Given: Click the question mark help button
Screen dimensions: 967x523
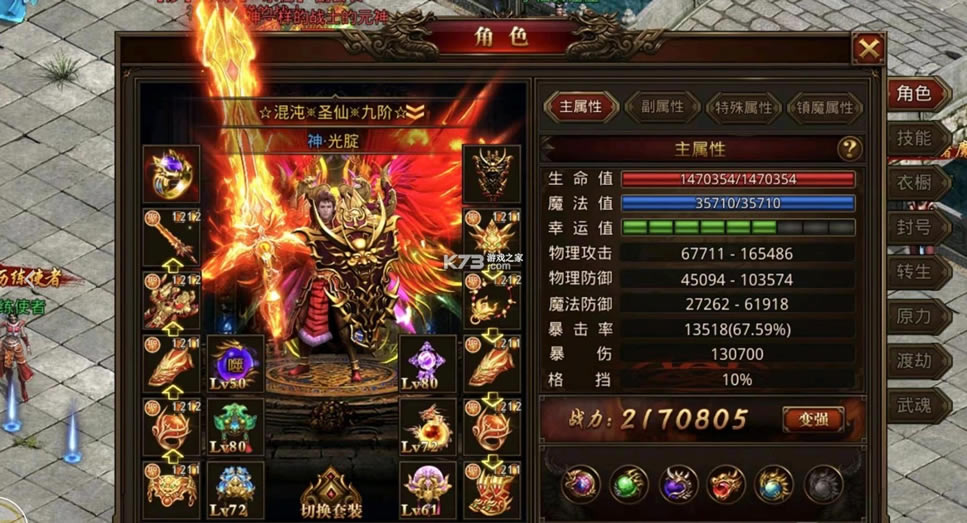Looking at the screenshot, I should (x=849, y=149).
